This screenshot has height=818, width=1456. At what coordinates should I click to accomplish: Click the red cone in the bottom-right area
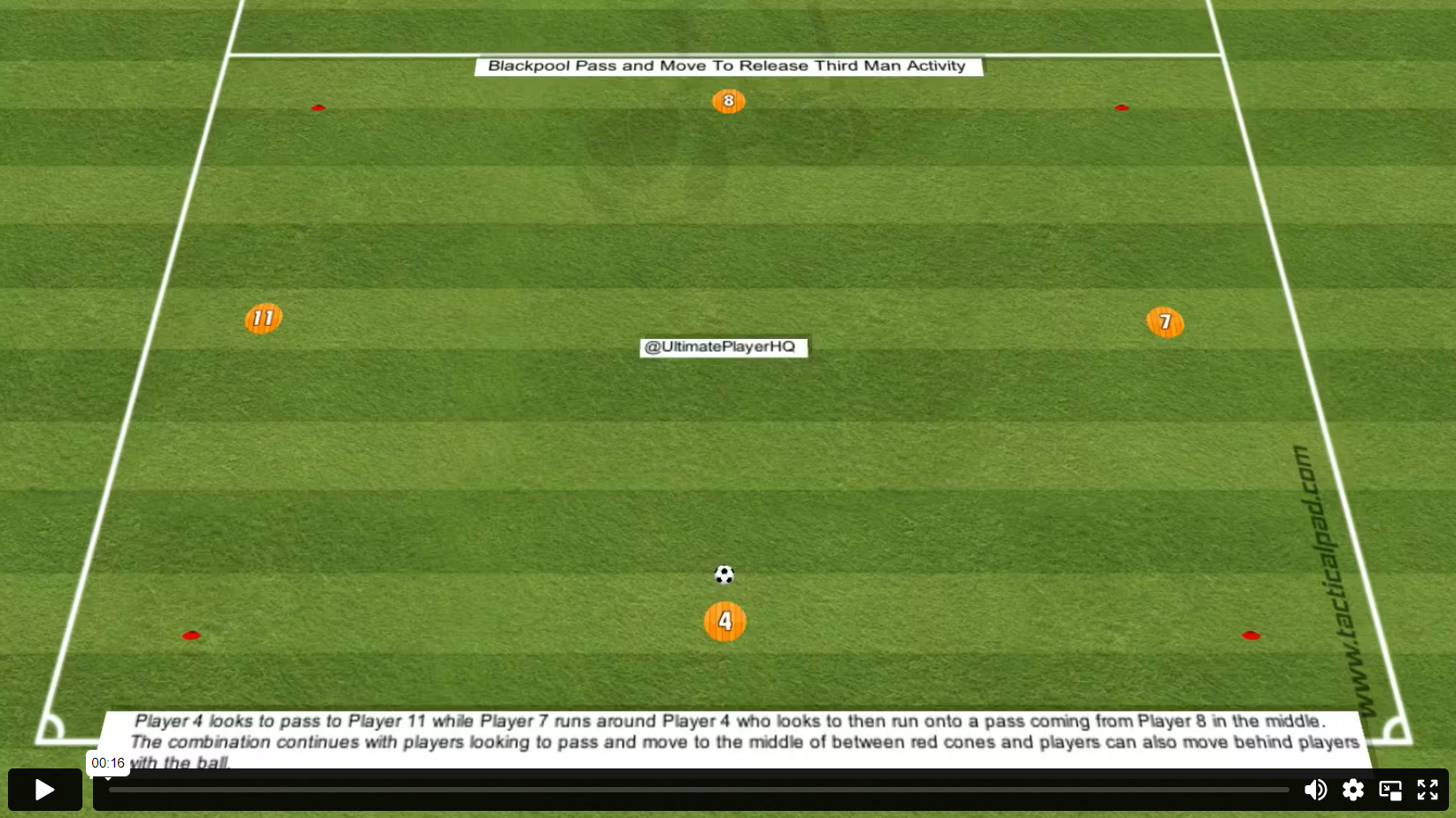1251,634
